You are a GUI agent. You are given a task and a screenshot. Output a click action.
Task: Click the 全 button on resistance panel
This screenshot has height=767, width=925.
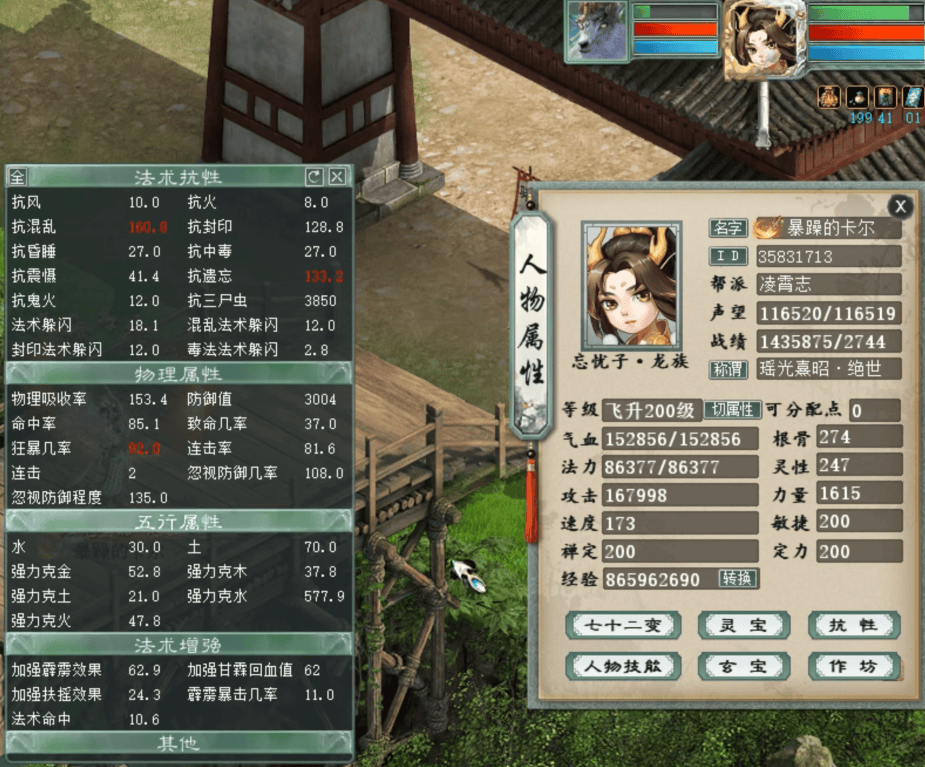point(17,177)
